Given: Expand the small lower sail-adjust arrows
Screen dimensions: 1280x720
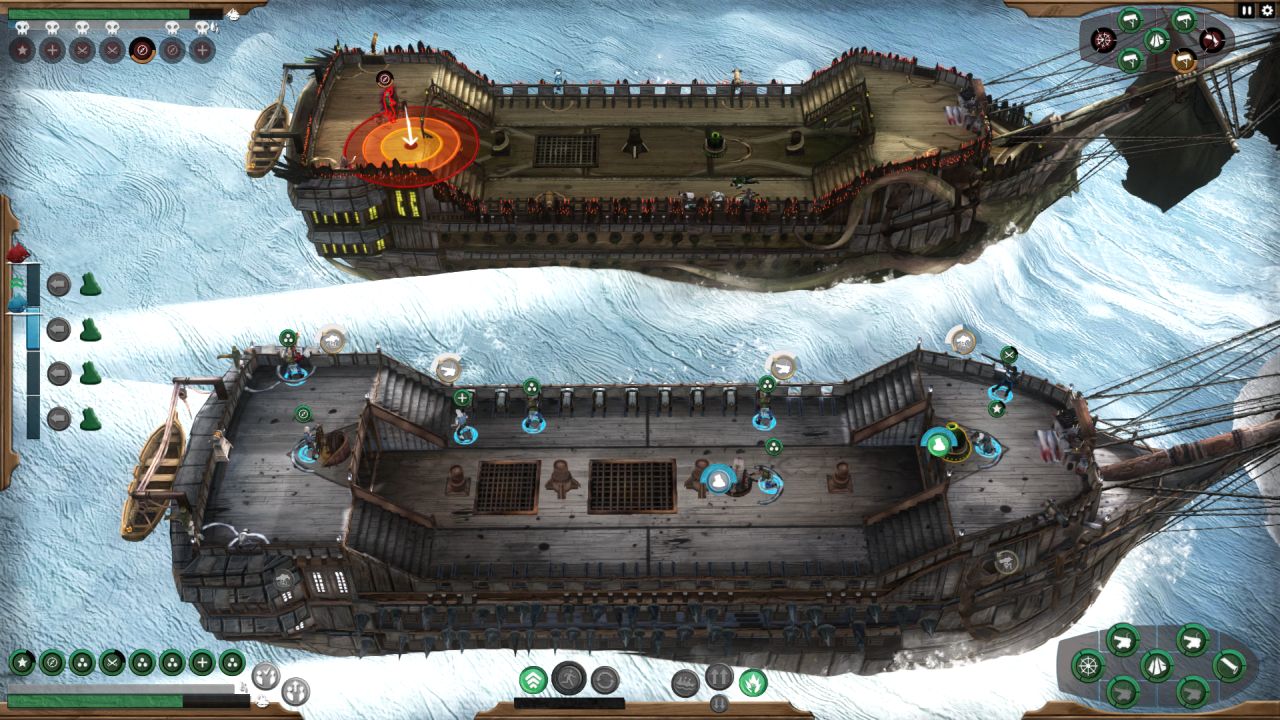Looking at the screenshot, I should (x=718, y=702).
